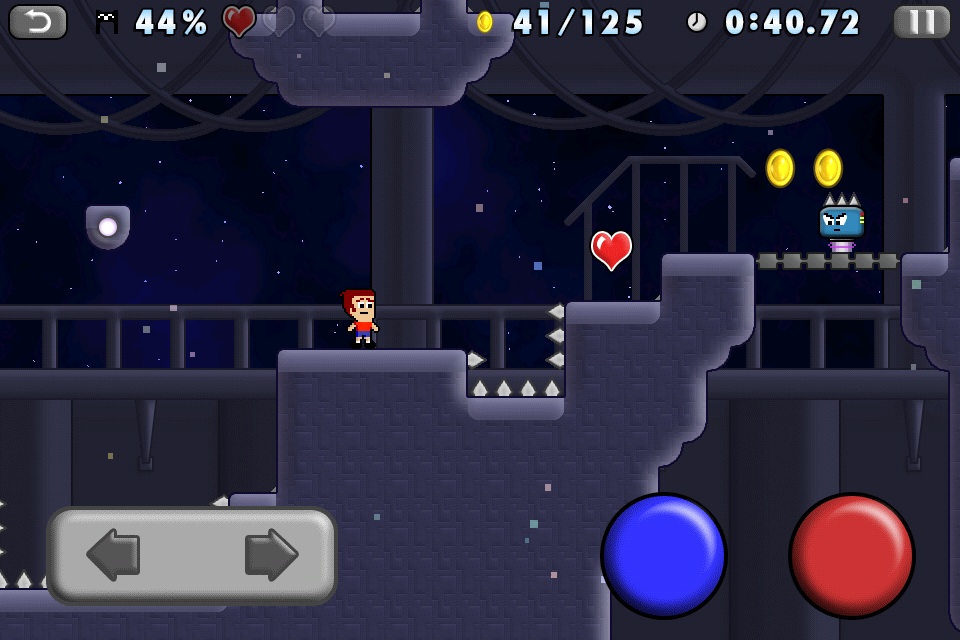Tap the back arrow button
Viewport: 960px width, 640px height.
click(x=38, y=21)
